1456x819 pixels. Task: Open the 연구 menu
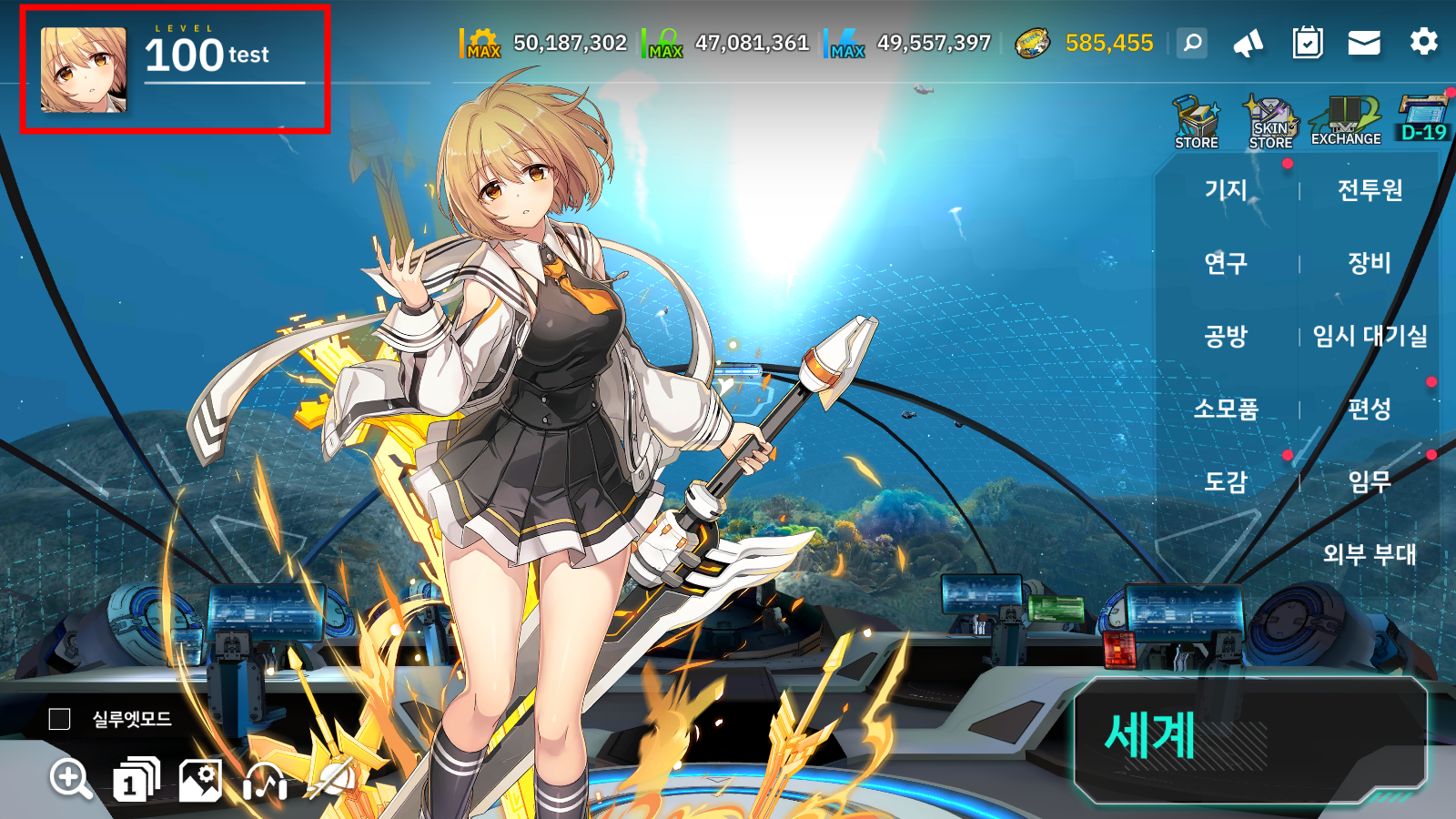point(1226,263)
